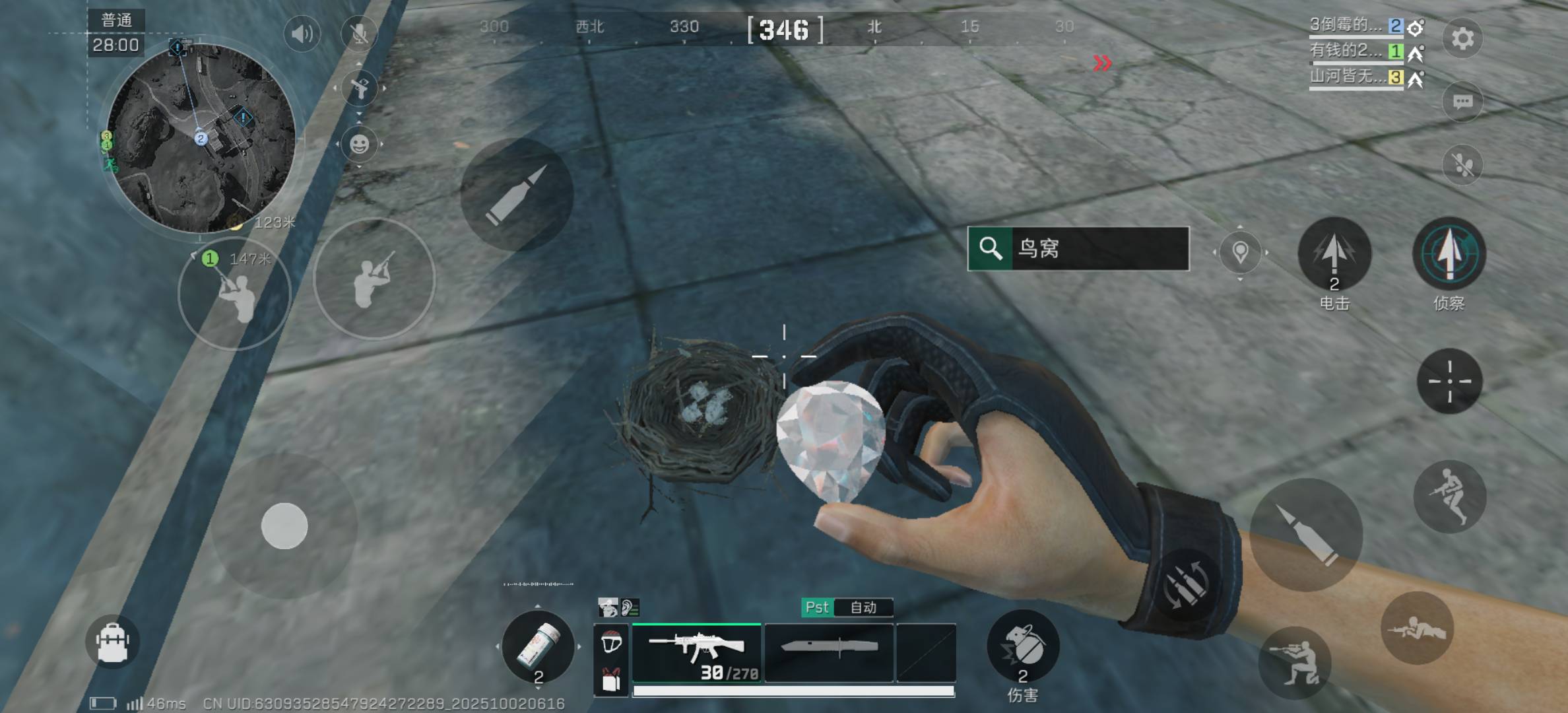Open the chat message bubble
The image size is (1568, 713).
1462,102
